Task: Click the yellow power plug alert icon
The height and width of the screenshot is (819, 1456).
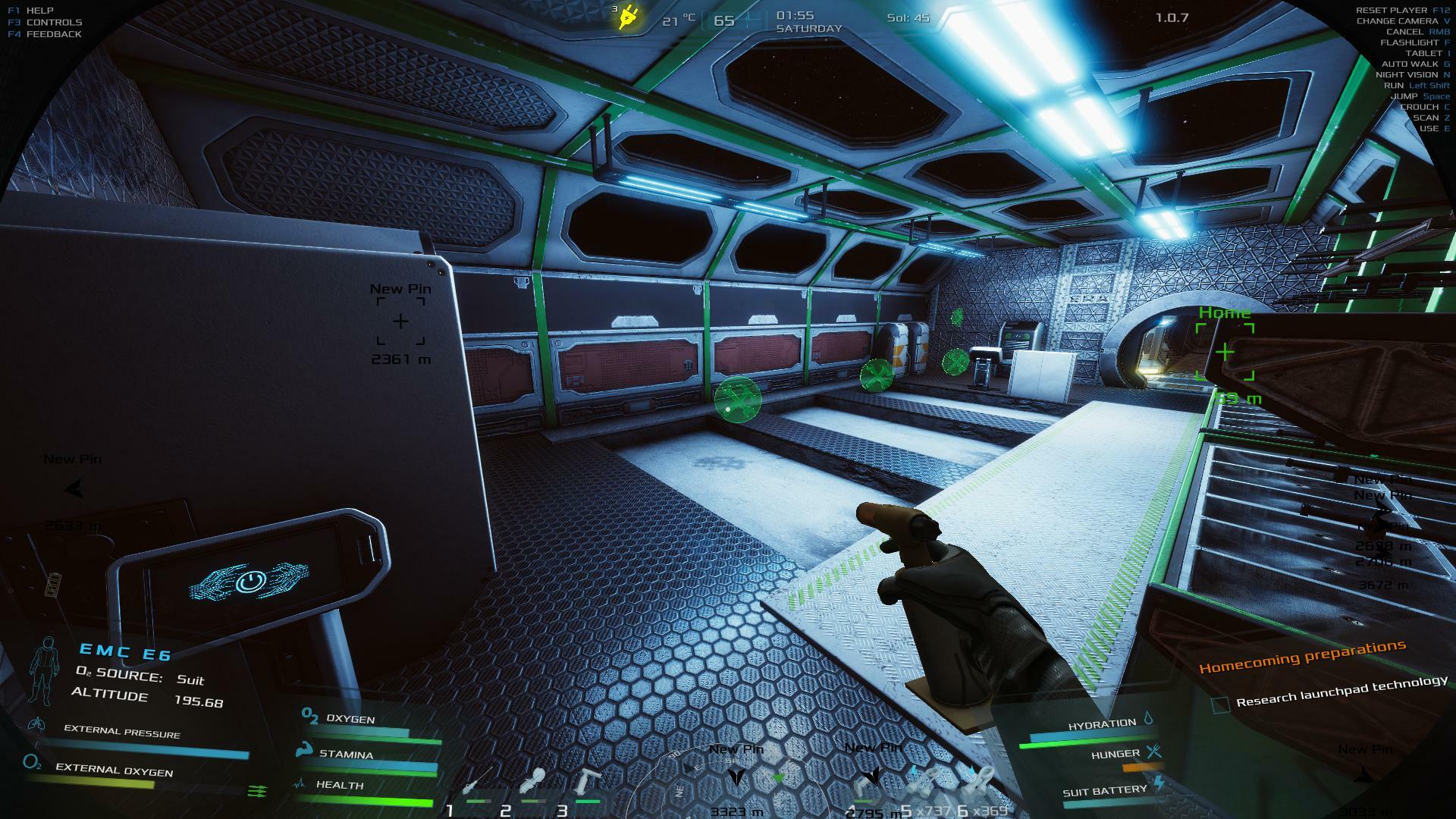Action: pyautogui.click(x=629, y=17)
